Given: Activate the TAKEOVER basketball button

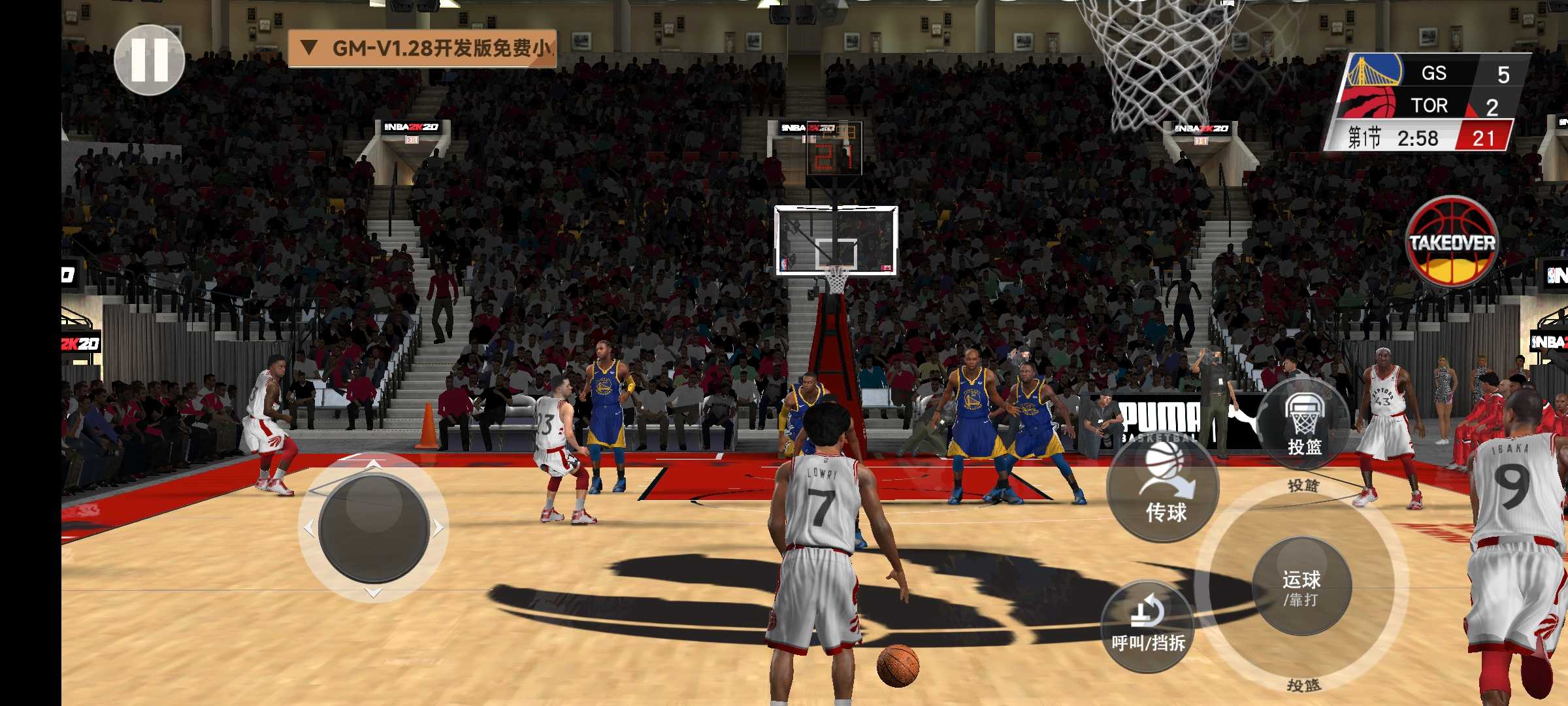Looking at the screenshot, I should tap(1452, 243).
